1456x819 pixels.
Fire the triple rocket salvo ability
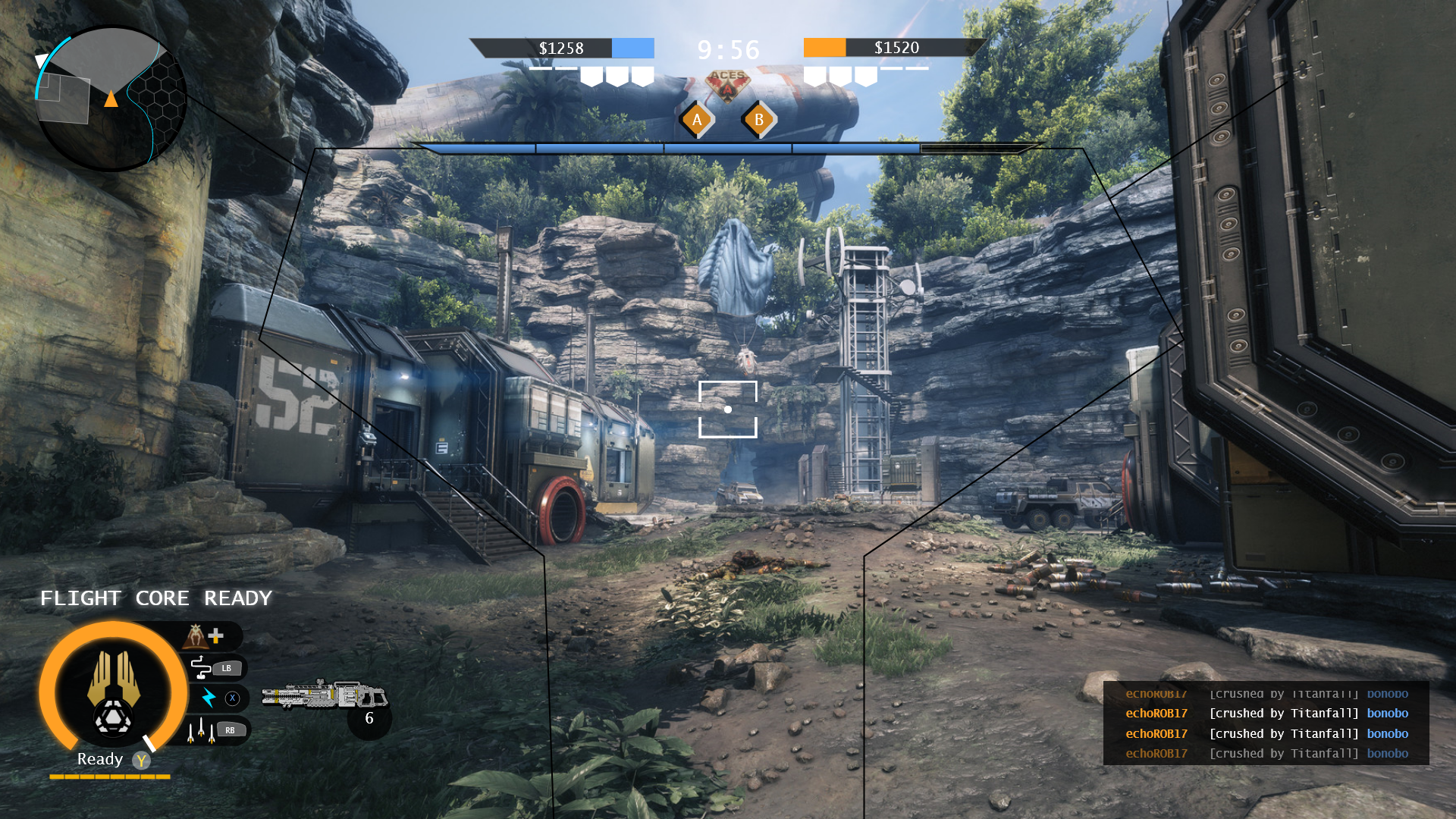click(200, 730)
